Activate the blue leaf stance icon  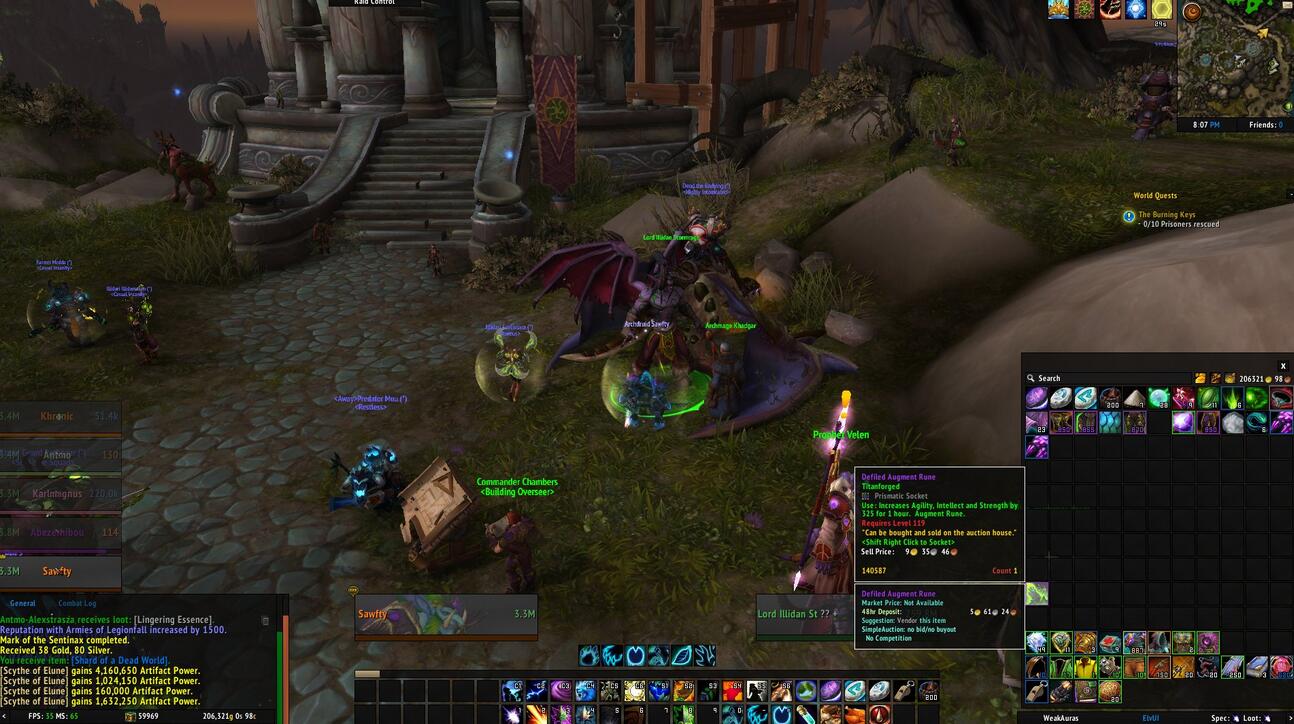pyautogui.click(x=682, y=656)
